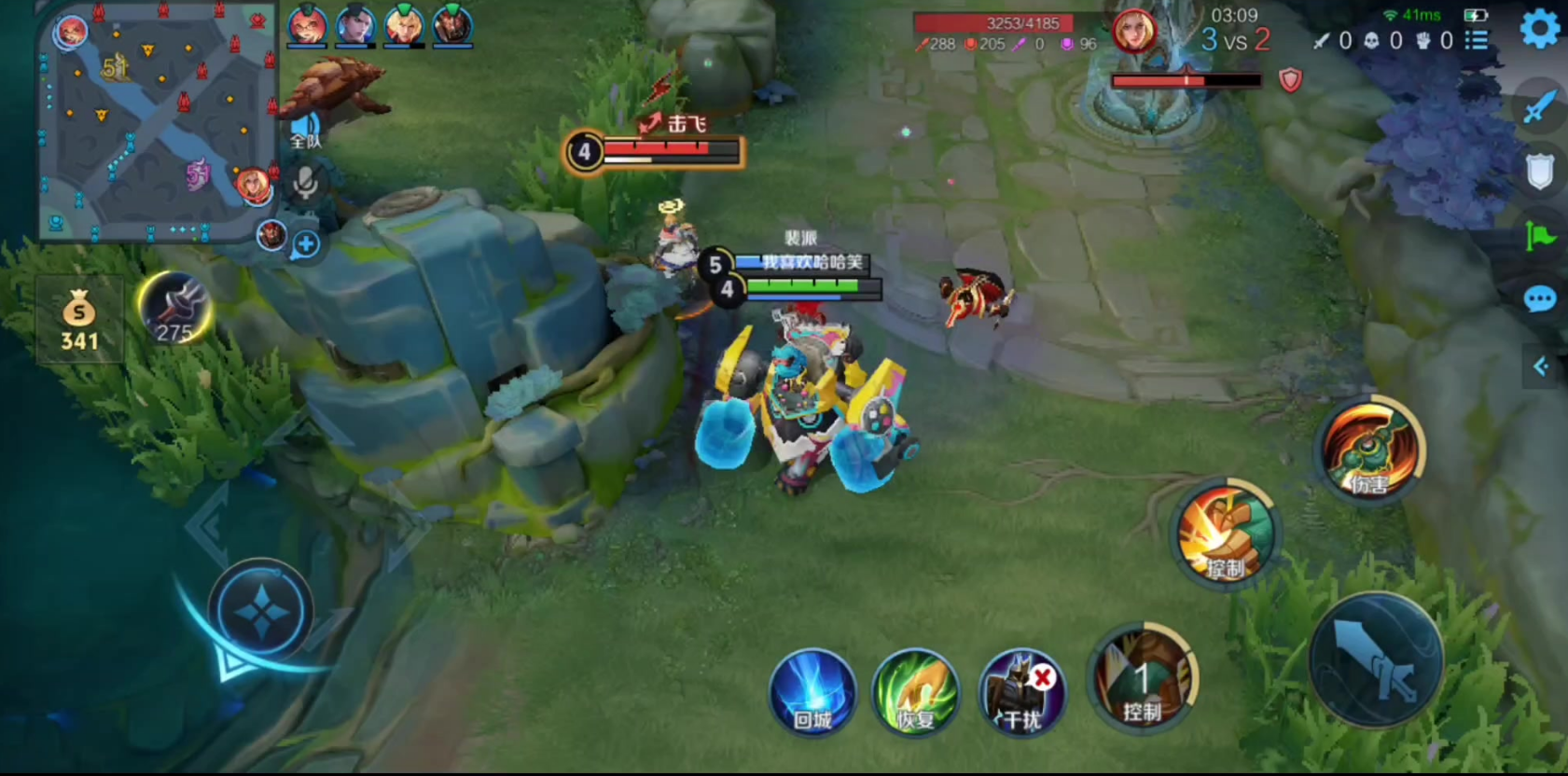
Task: Select the first teammate portrait at top
Action: click(306, 25)
